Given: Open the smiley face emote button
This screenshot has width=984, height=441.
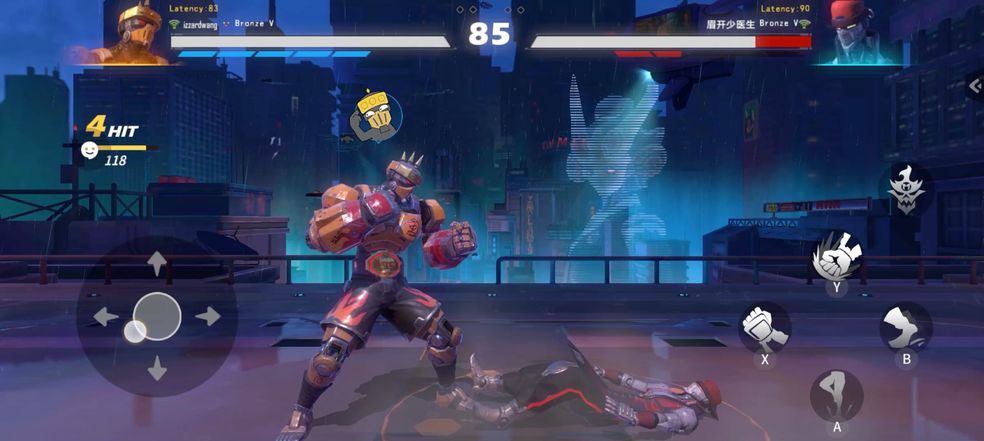Looking at the screenshot, I should click(90, 149).
